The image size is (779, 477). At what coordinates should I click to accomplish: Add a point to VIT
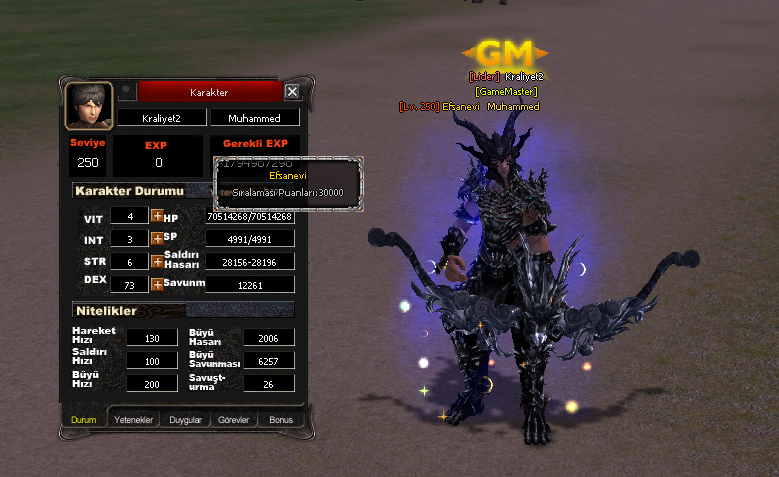coord(157,216)
